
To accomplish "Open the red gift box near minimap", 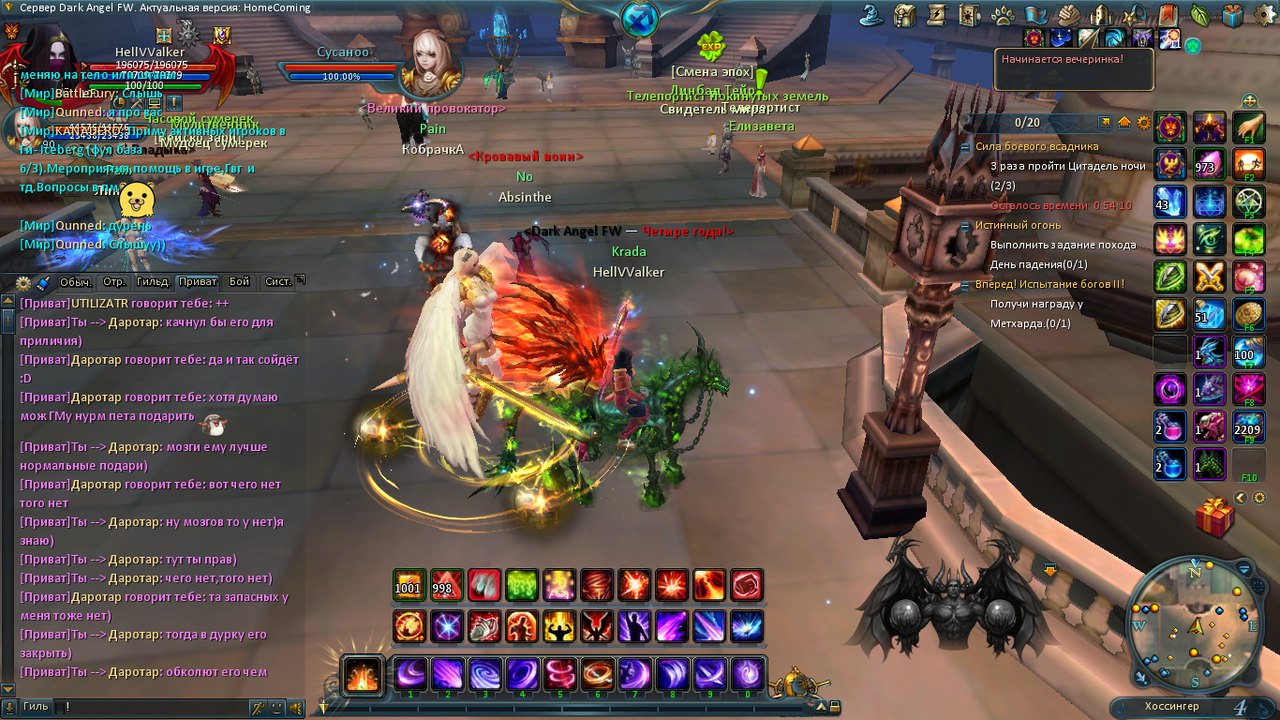I will 1214,517.
